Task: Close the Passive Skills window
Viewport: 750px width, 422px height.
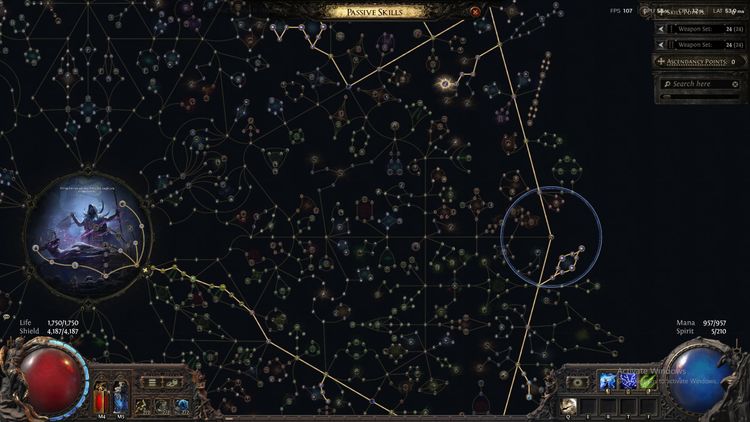Action: (475, 12)
